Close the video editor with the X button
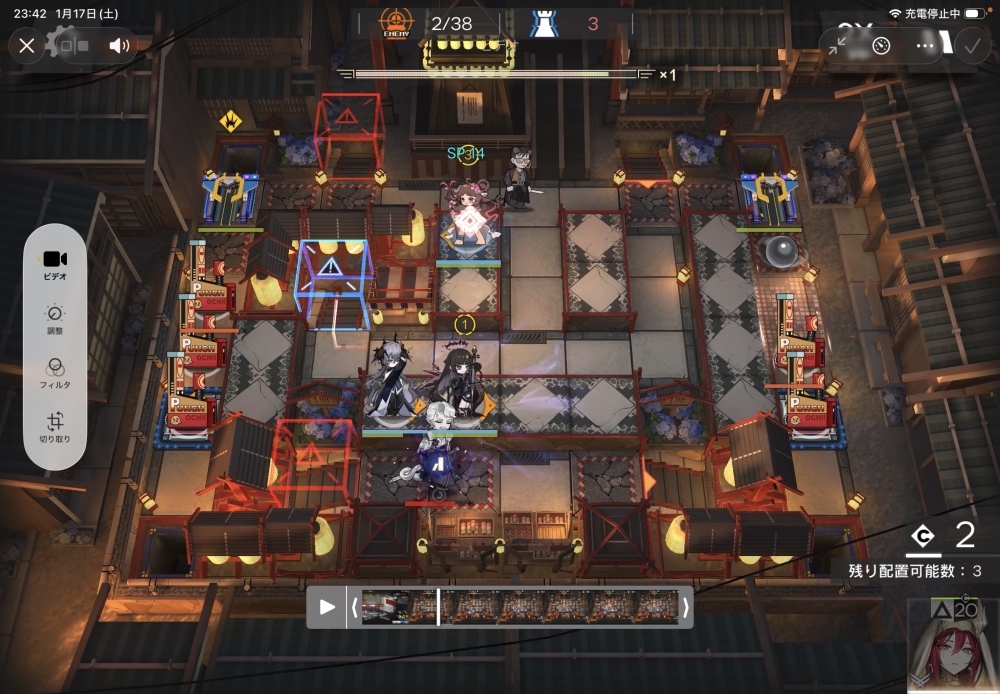The width and height of the screenshot is (1000, 694). (27, 45)
